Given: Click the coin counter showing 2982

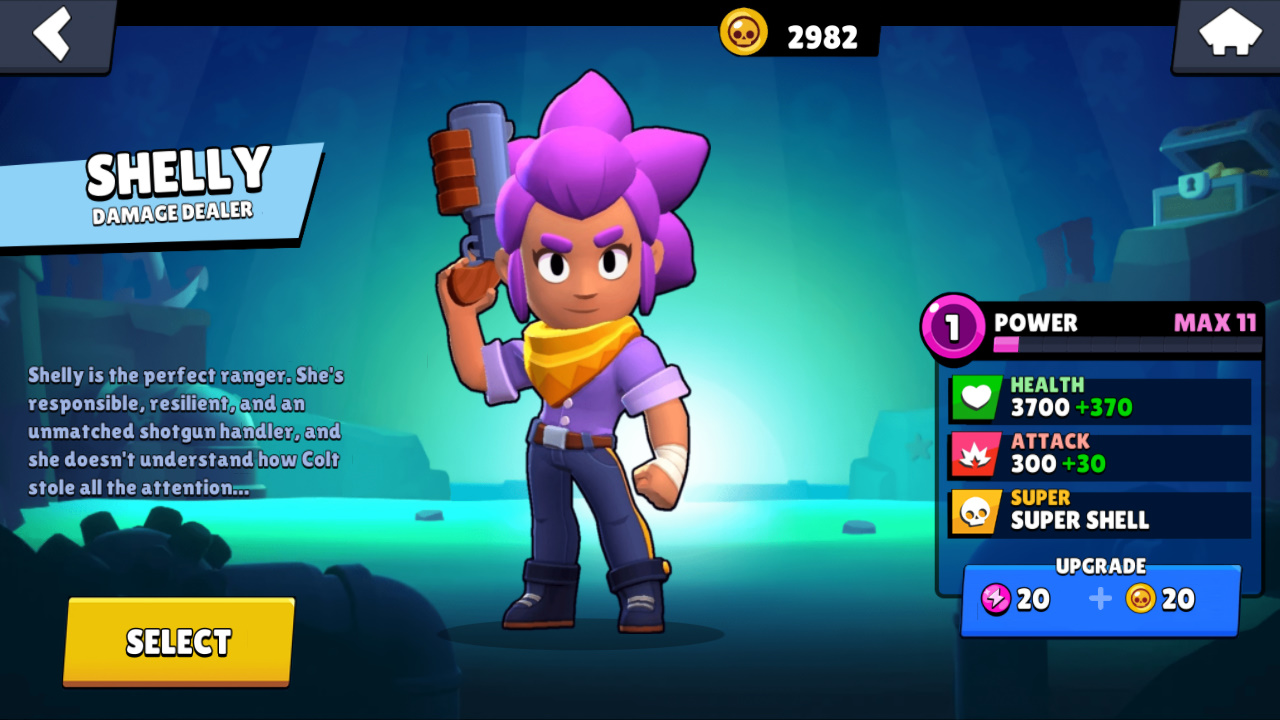Looking at the screenshot, I should (x=820, y=36).
